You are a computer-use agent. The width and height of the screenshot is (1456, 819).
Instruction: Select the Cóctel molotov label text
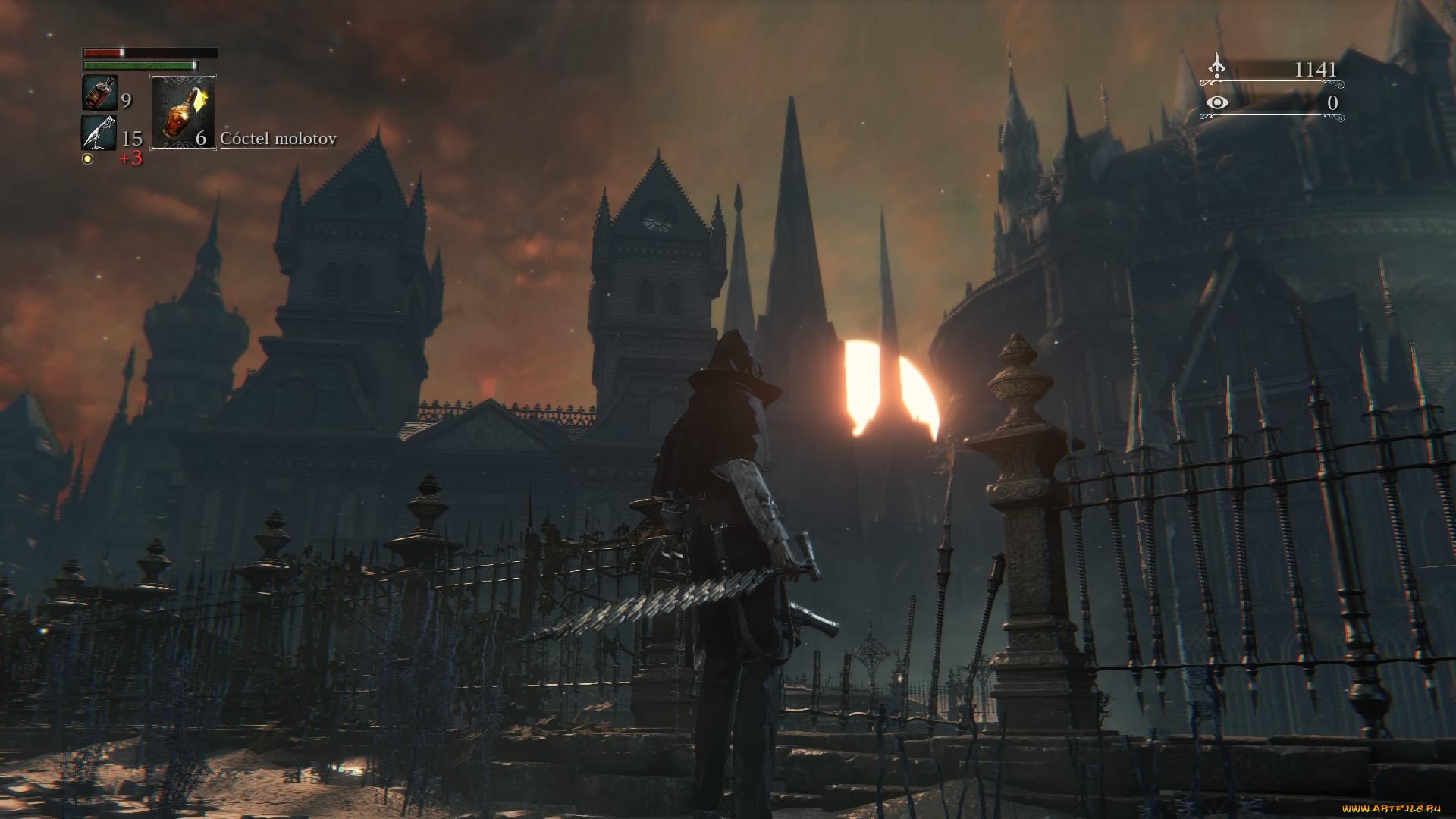(x=278, y=140)
